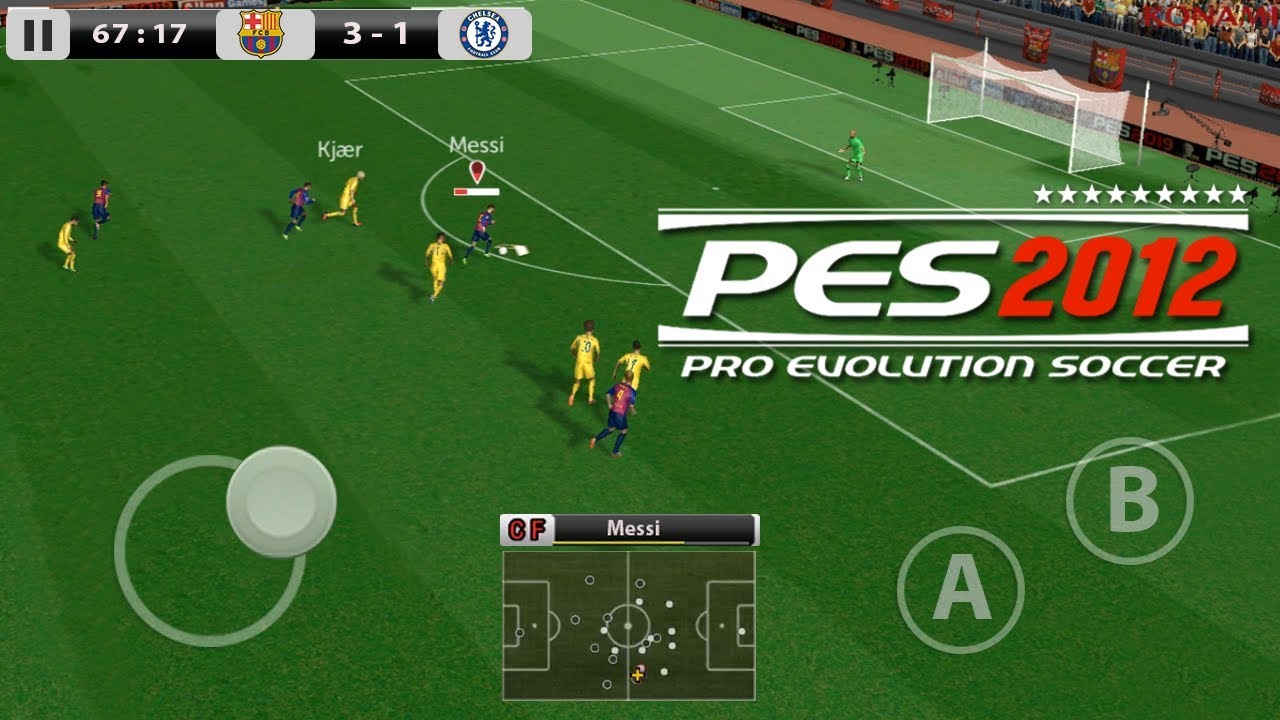Click the player labeled Kjær
1280x720 pixels.
(350, 195)
